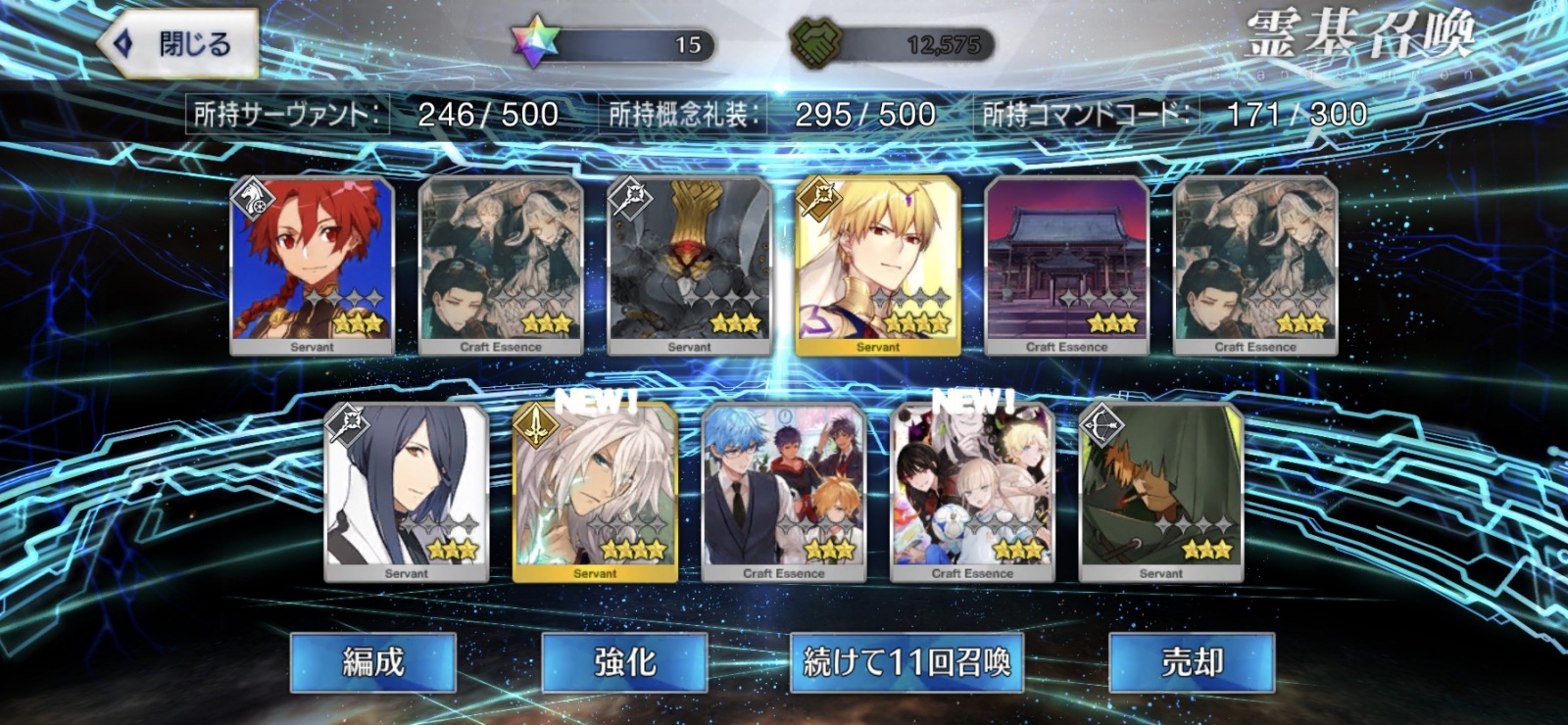Open party setup with the 編成 button
The width and height of the screenshot is (1568, 725).
coord(372,662)
